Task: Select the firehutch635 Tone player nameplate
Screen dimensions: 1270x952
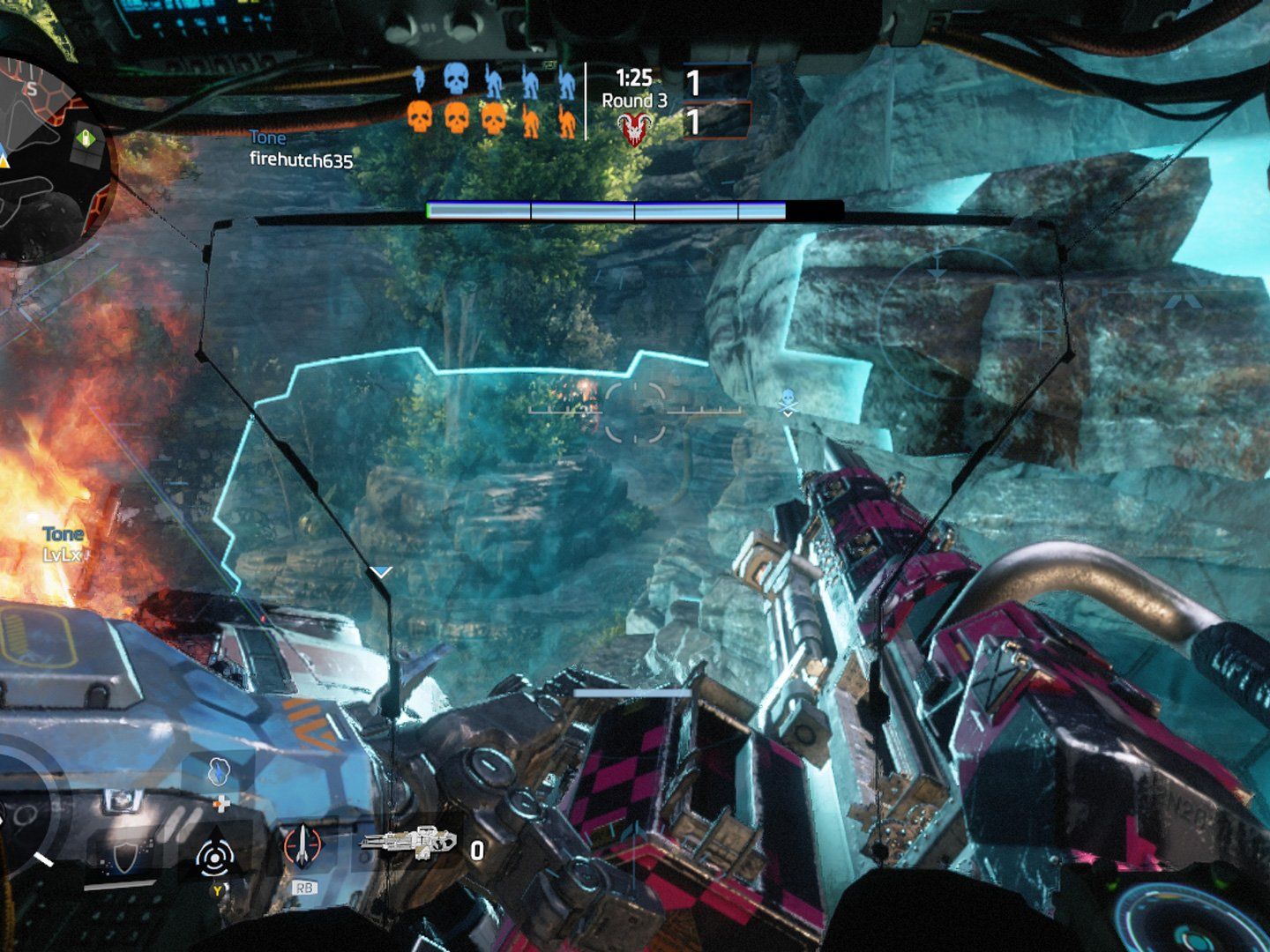Action: click(x=300, y=151)
